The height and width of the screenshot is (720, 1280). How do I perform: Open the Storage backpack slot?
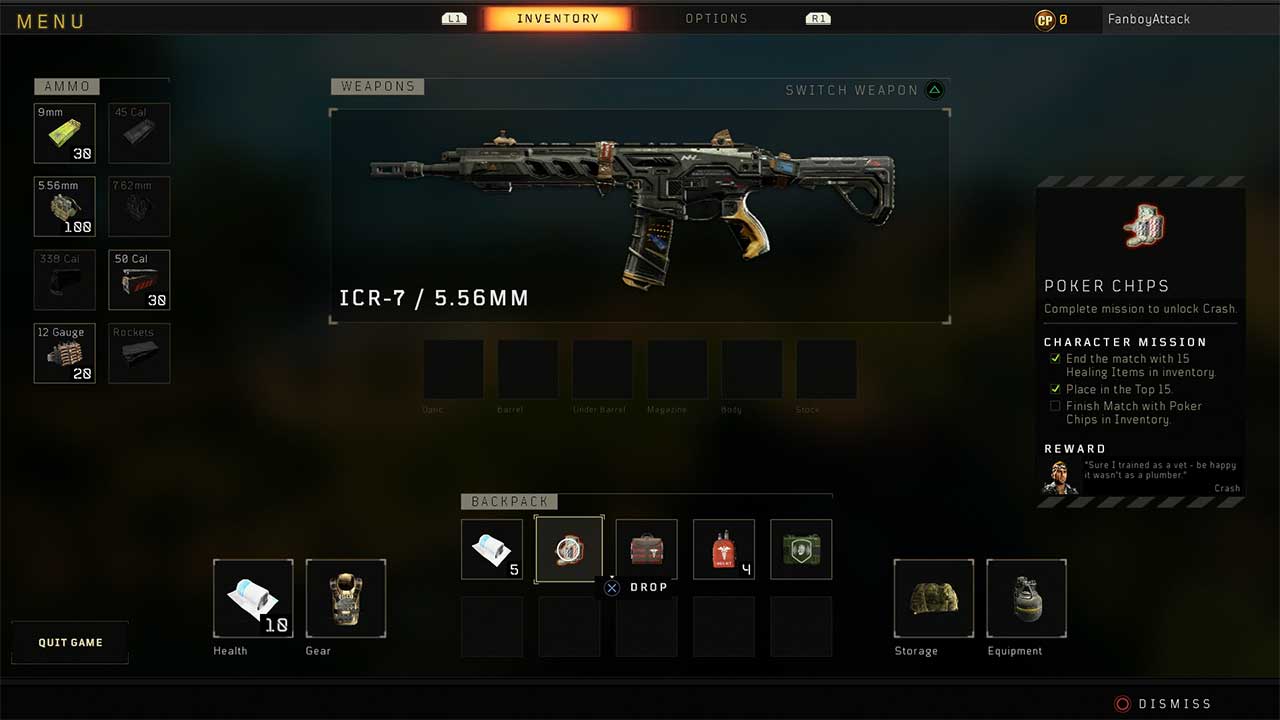click(933, 598)
